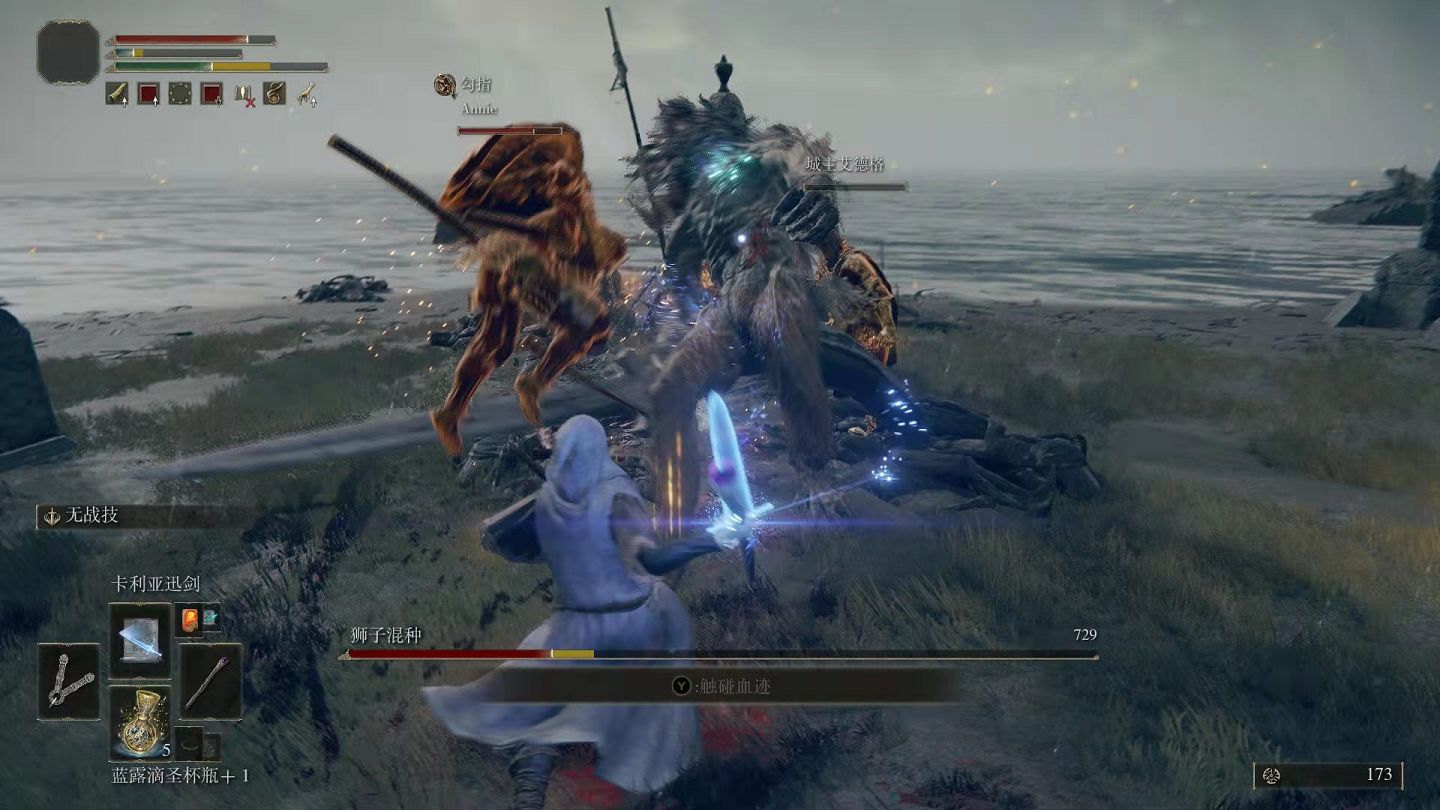Image resolution: width=1440 pixels, height=810 pixels.
Task: Select the orange queued spell icon
Action: click(x=190, y=618)
